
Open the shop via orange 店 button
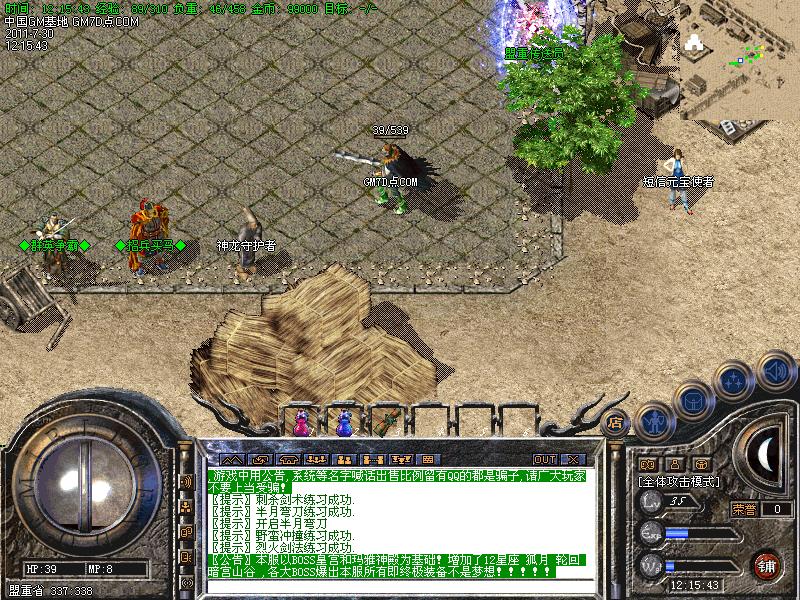pos(616,422)
